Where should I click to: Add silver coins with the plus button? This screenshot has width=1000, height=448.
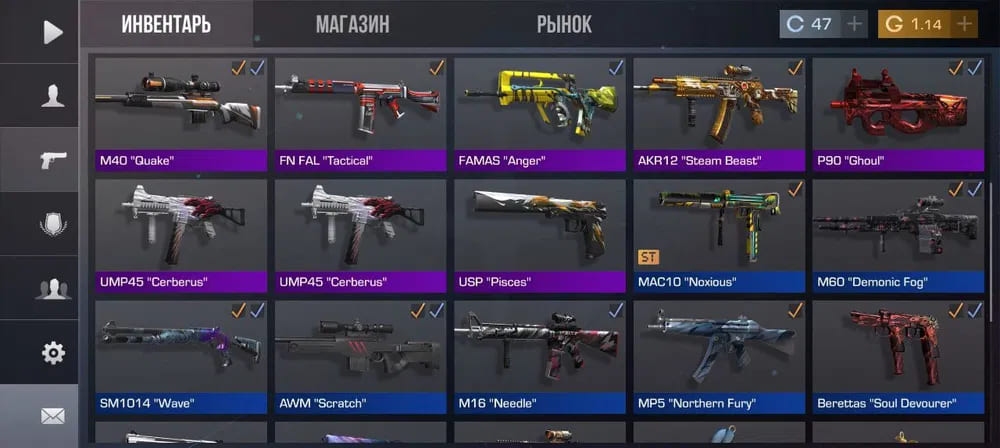[x=855, y=24]
